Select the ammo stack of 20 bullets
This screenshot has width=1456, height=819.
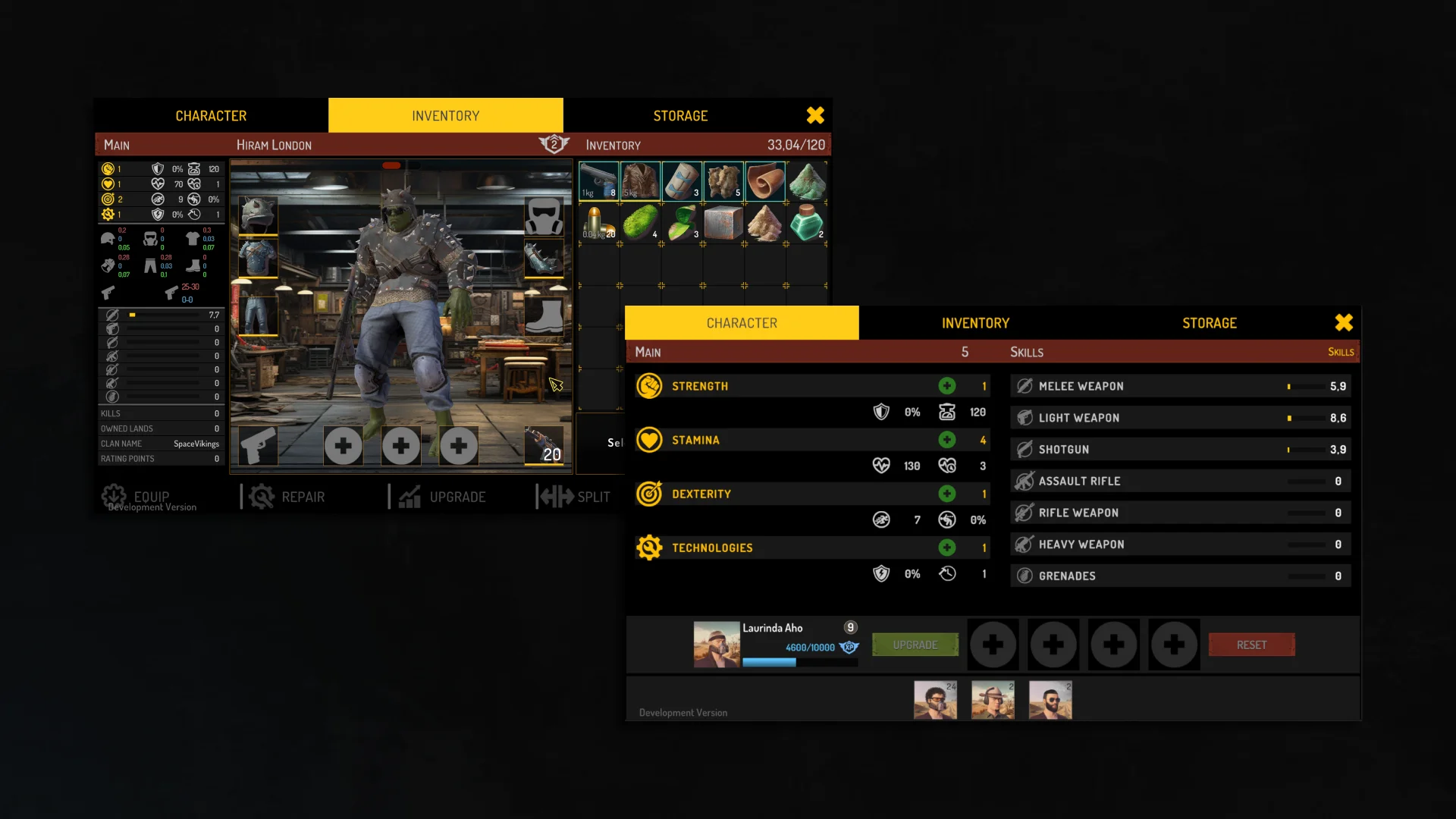point(598,224)
